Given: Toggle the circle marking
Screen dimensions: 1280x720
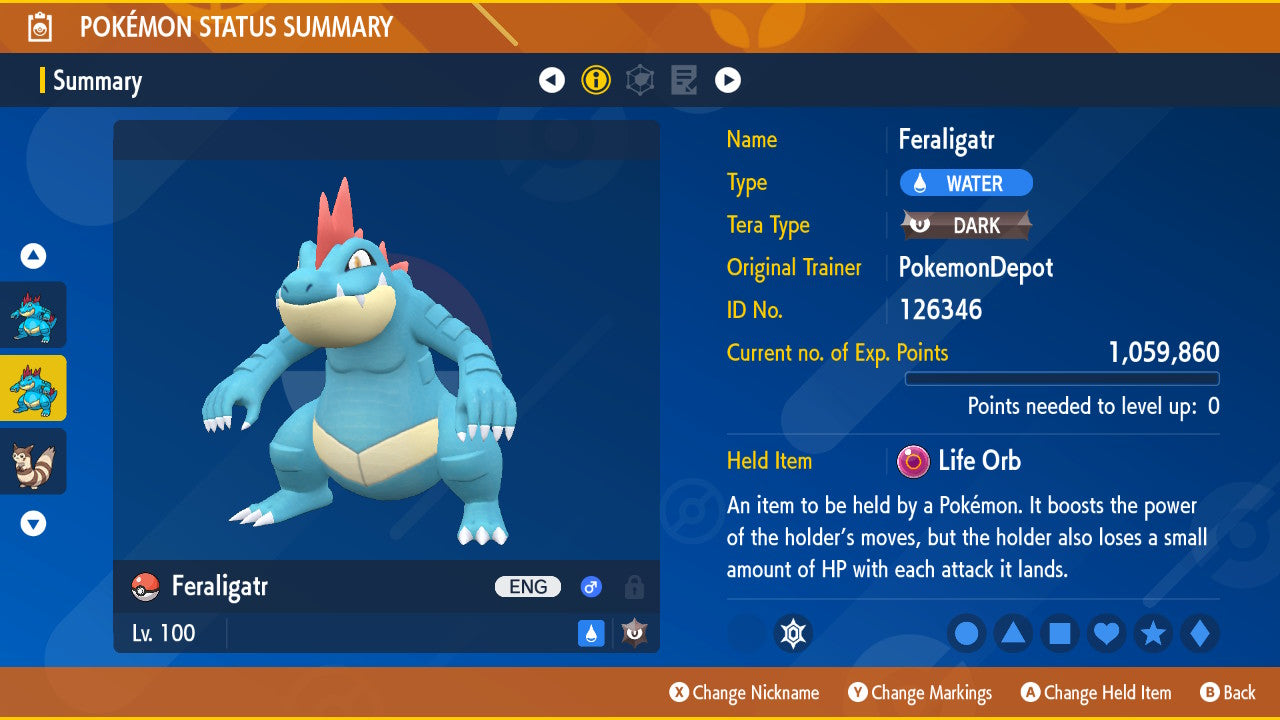Looking at the screenshot, I should click(966, 633).
